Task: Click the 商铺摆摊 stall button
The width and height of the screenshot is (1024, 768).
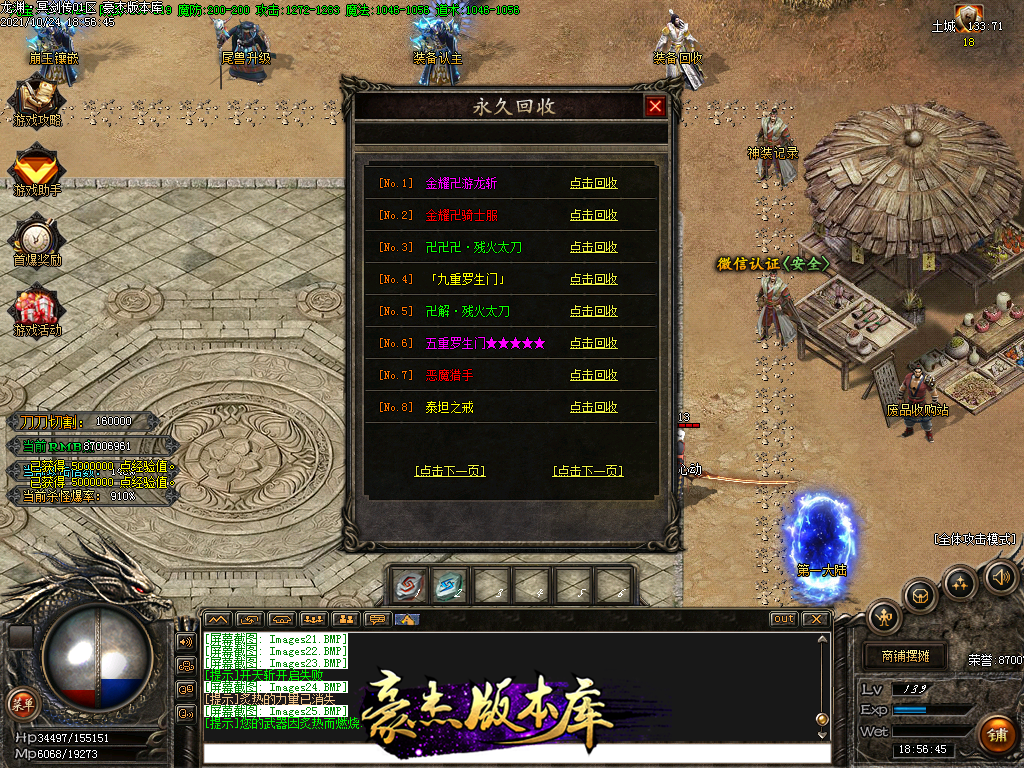Action: [x=905, y=656]
